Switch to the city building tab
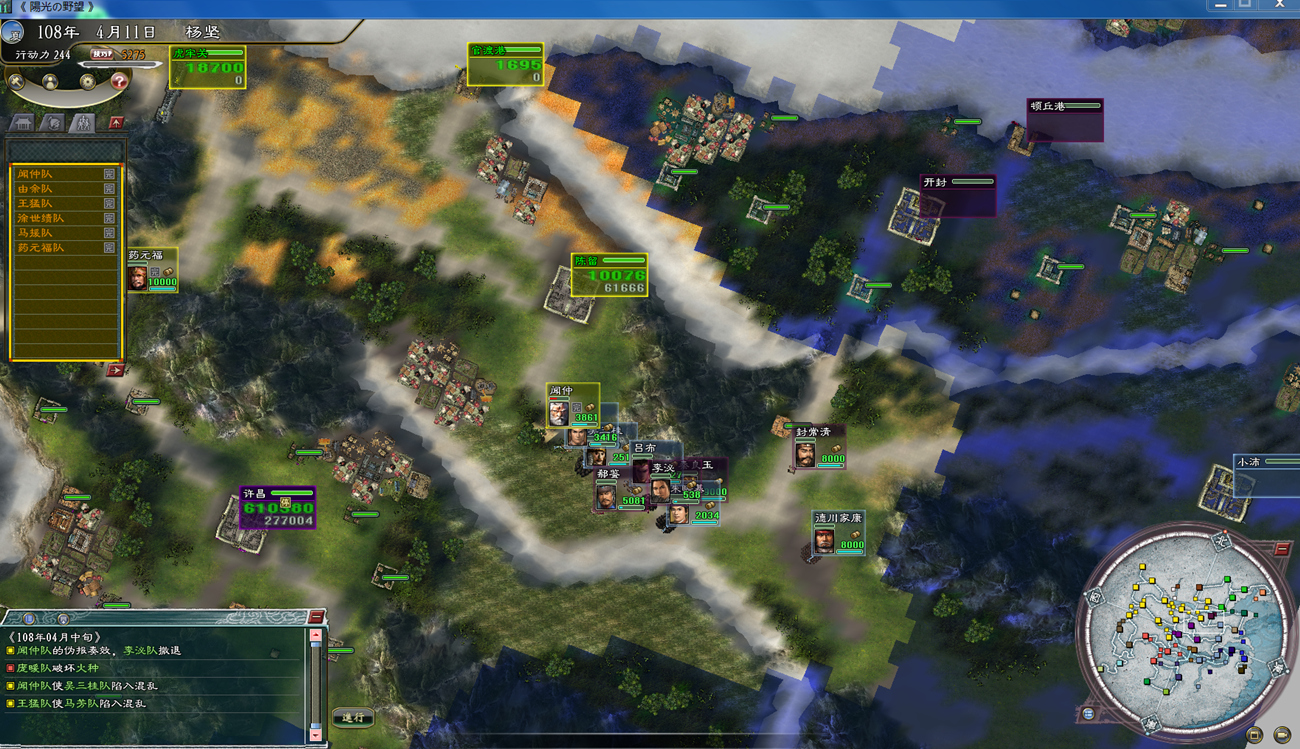Viewport: 1300px width, 749px height. [22, 123]
